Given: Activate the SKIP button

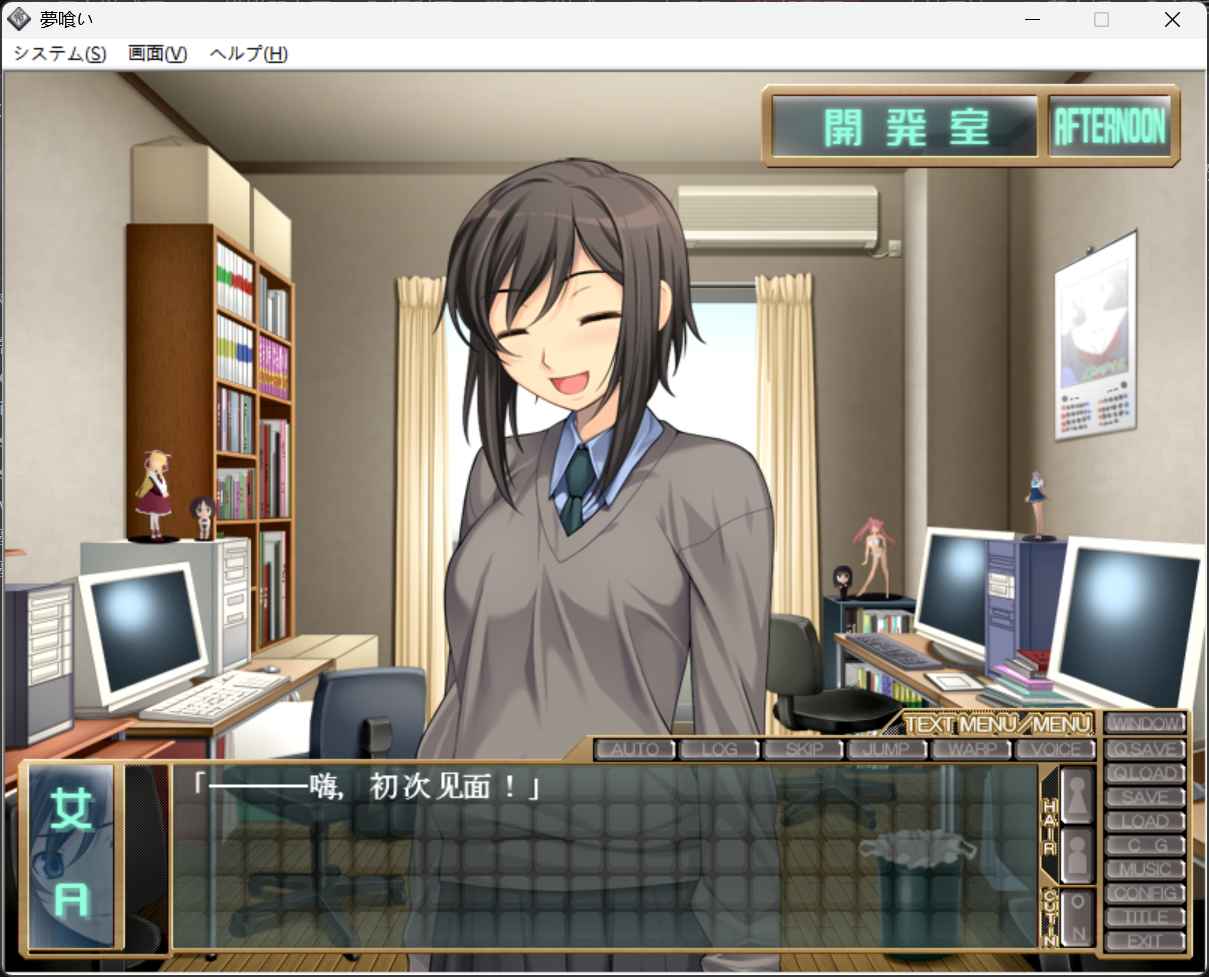Looking at the screenshot, I should click(803, 749).
